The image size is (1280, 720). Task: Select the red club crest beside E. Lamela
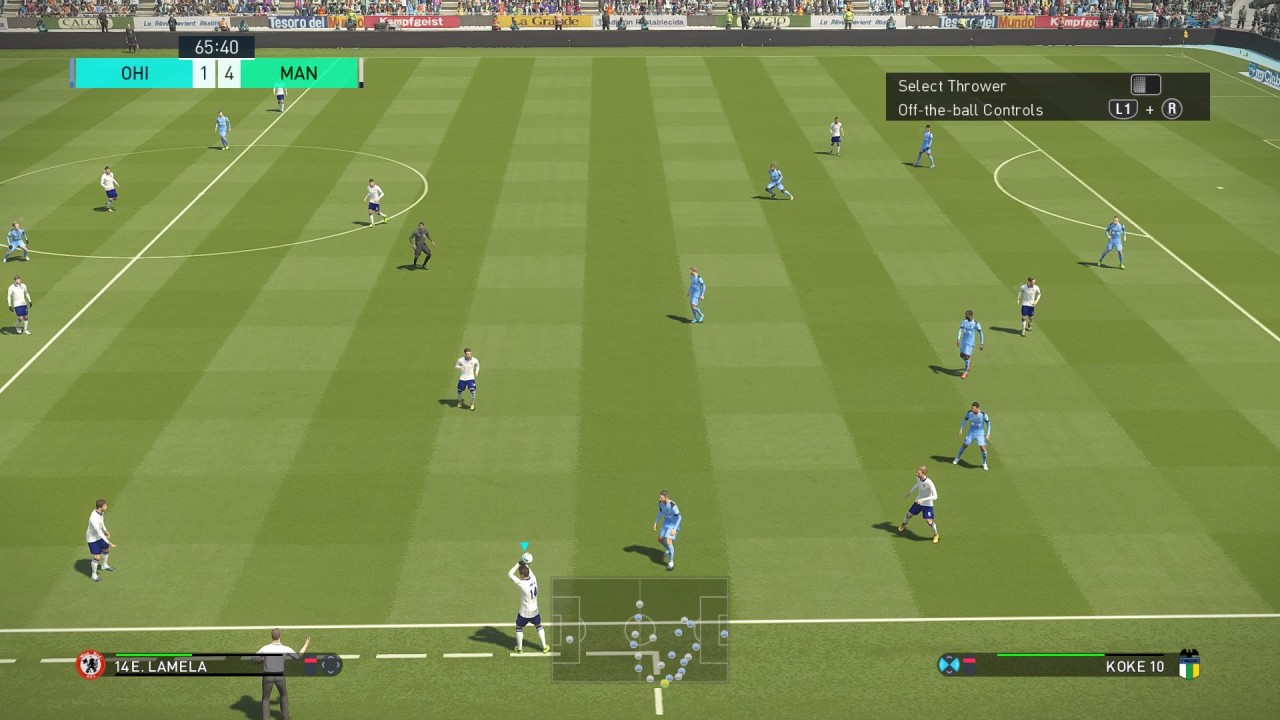(91, 665)
